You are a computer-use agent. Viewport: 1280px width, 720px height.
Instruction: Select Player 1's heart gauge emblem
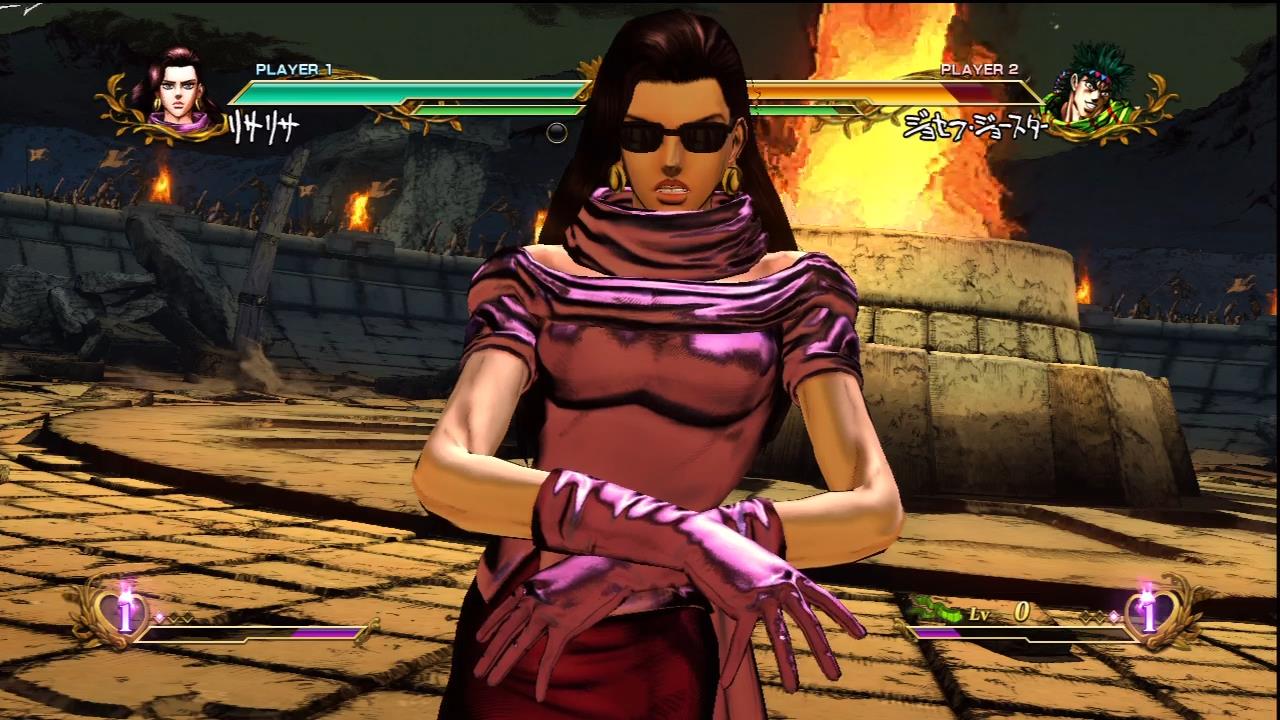point(125,611)
